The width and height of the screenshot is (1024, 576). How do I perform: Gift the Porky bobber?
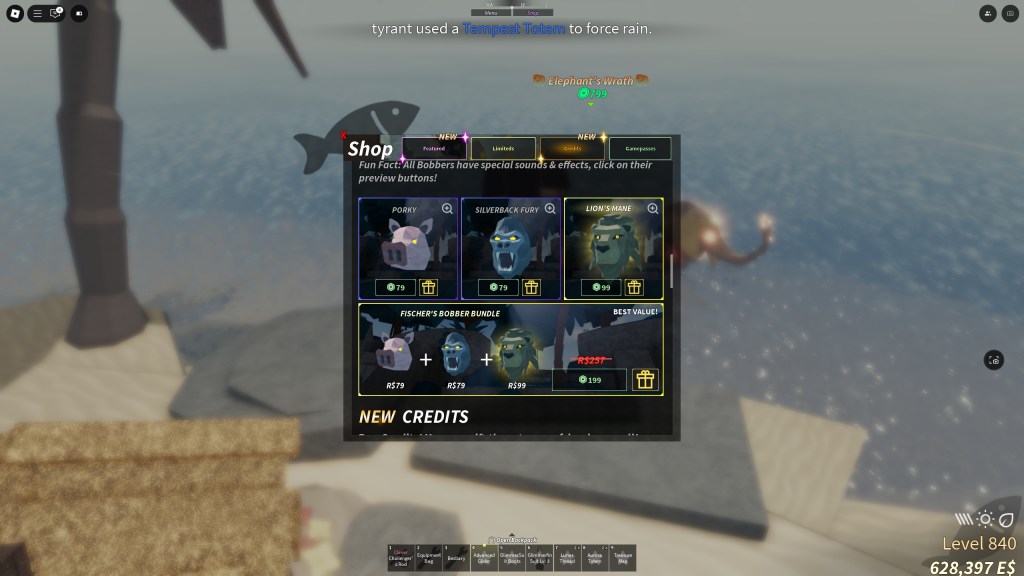429,288
